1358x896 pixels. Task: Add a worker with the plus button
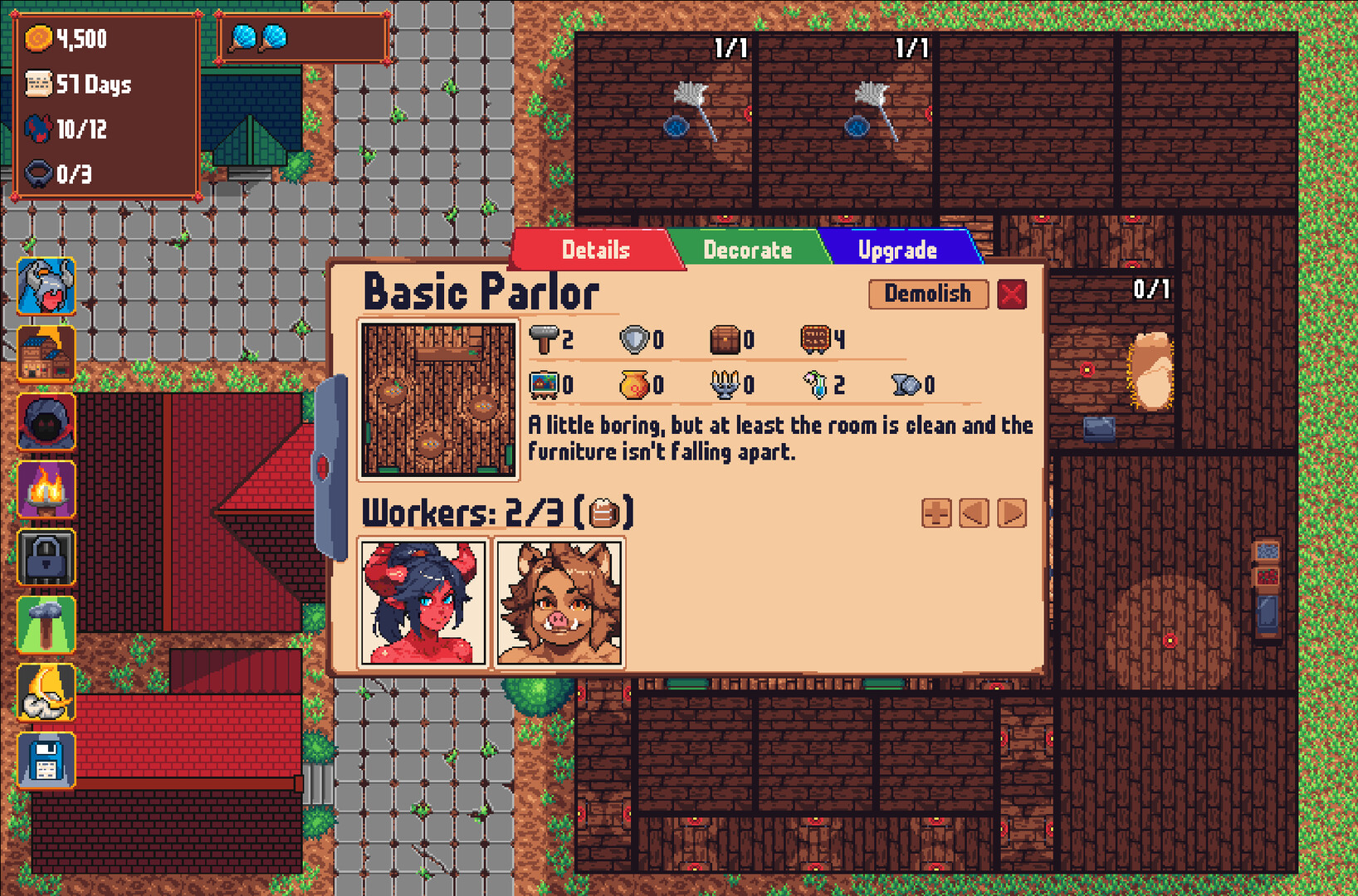(x=936, y=514)
